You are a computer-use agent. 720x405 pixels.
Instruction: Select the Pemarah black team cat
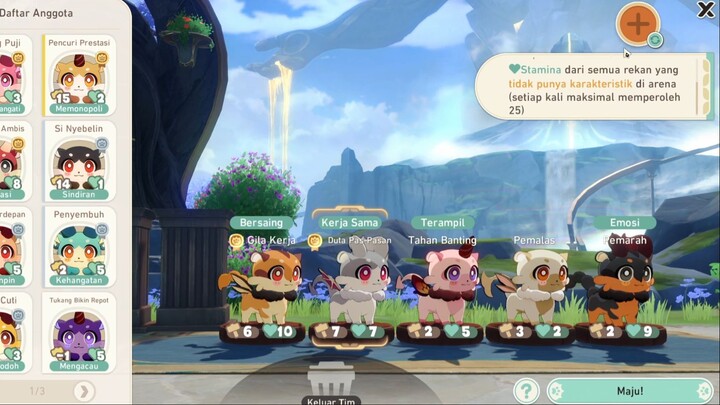pyautogui.click(x=622, y=285)
